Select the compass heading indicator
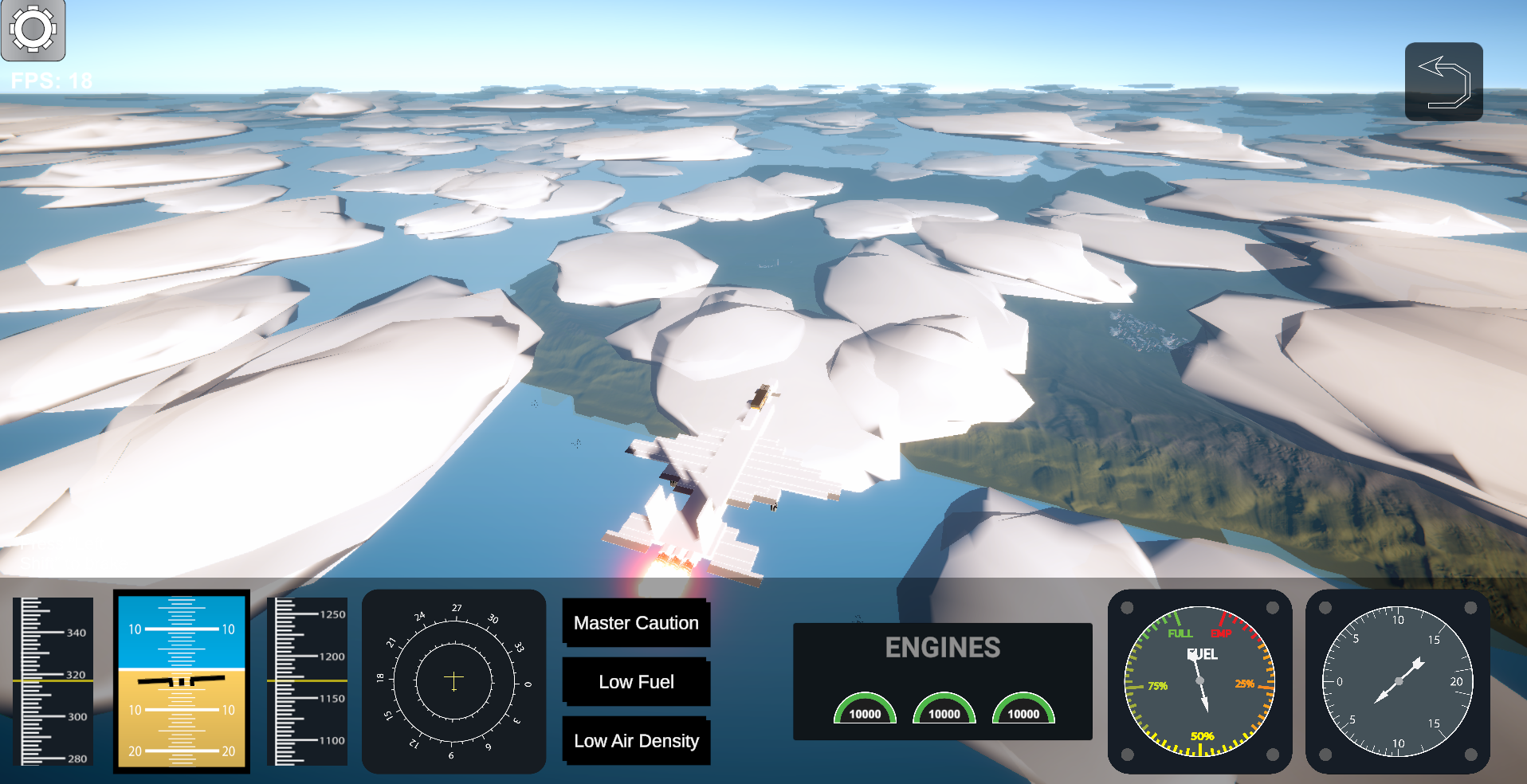This screenshot has width=1527, height=784. (x=453, y=681)
